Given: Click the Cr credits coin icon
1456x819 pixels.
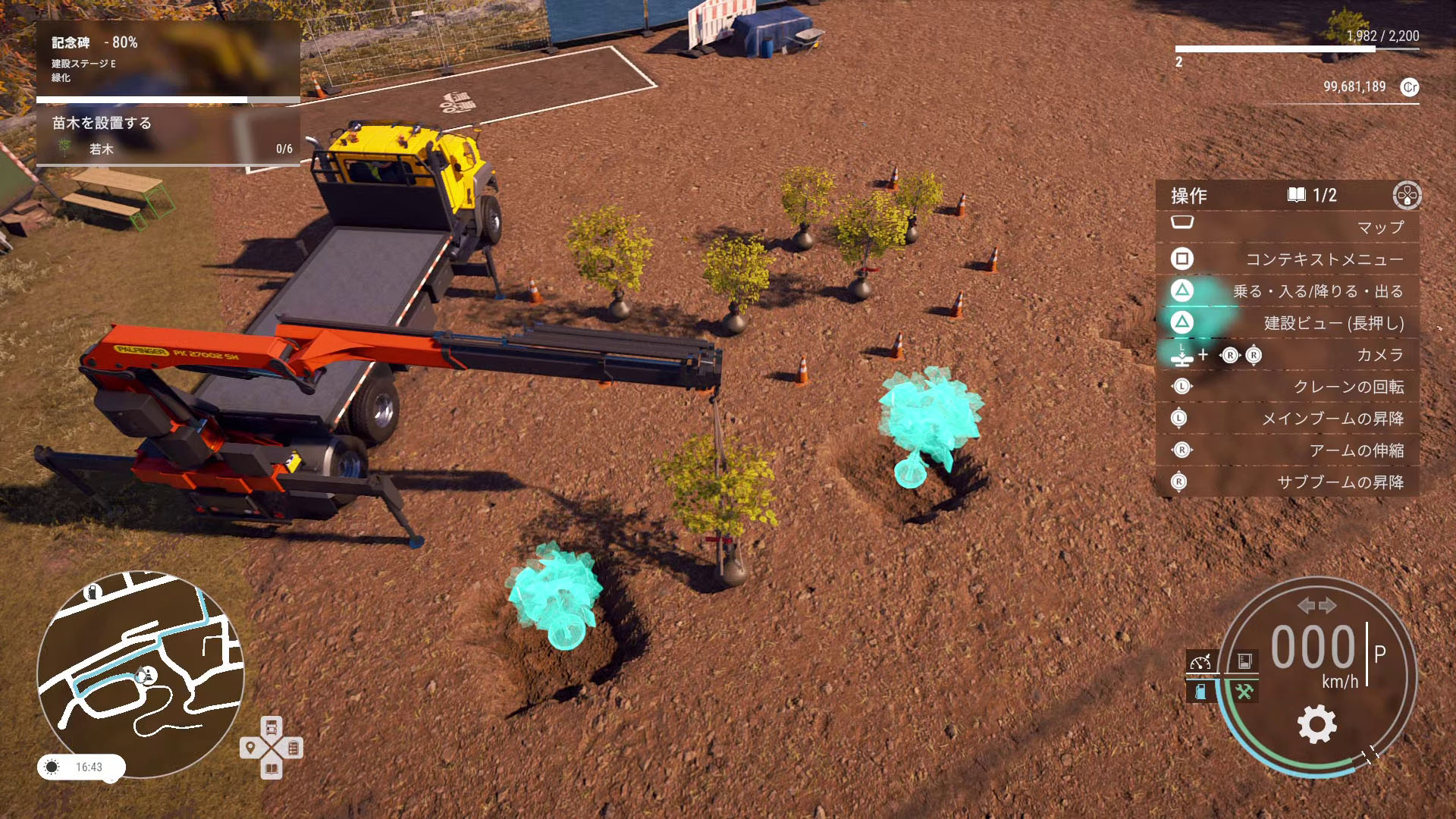Looking at the screenshot, I should click(x=1410, y=87).
